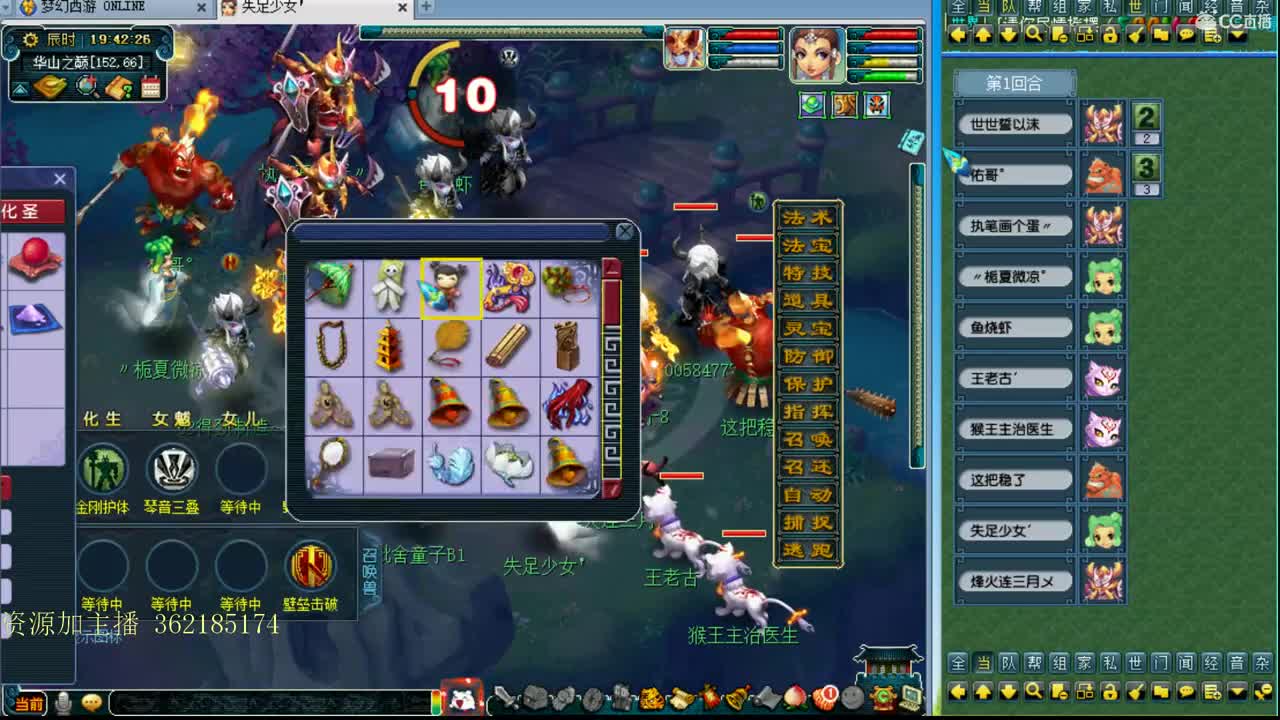Click the chat search magnifier dropdown control

click(1033, 691)
